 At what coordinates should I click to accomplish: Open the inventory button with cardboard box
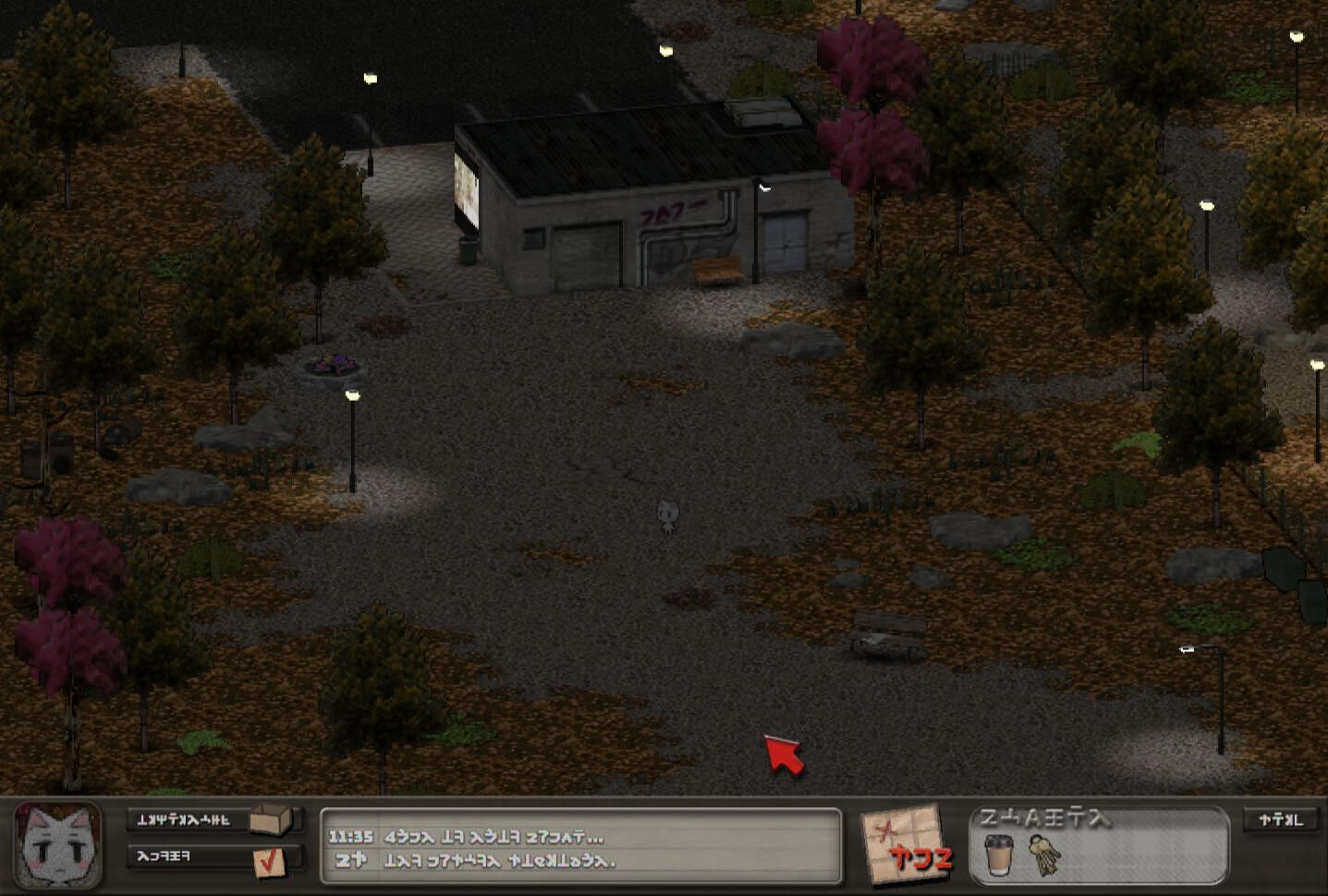click(x=214, y=819)
